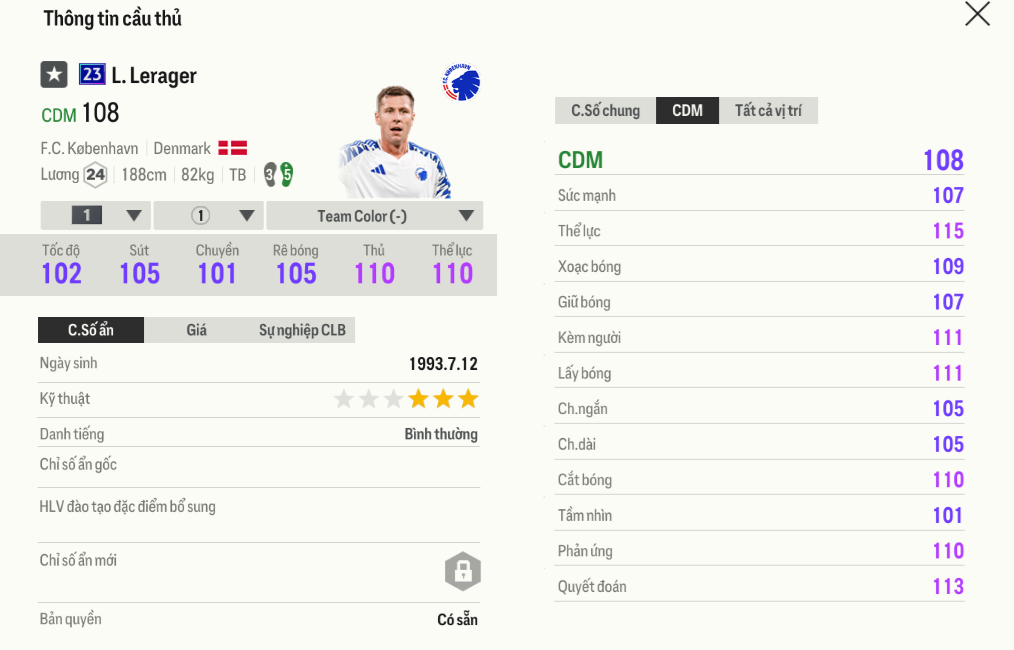Viewport: 1014px width, 650px height.
Task: Show the C.Số ẩn tab
Action: click(x=91, y=330)
